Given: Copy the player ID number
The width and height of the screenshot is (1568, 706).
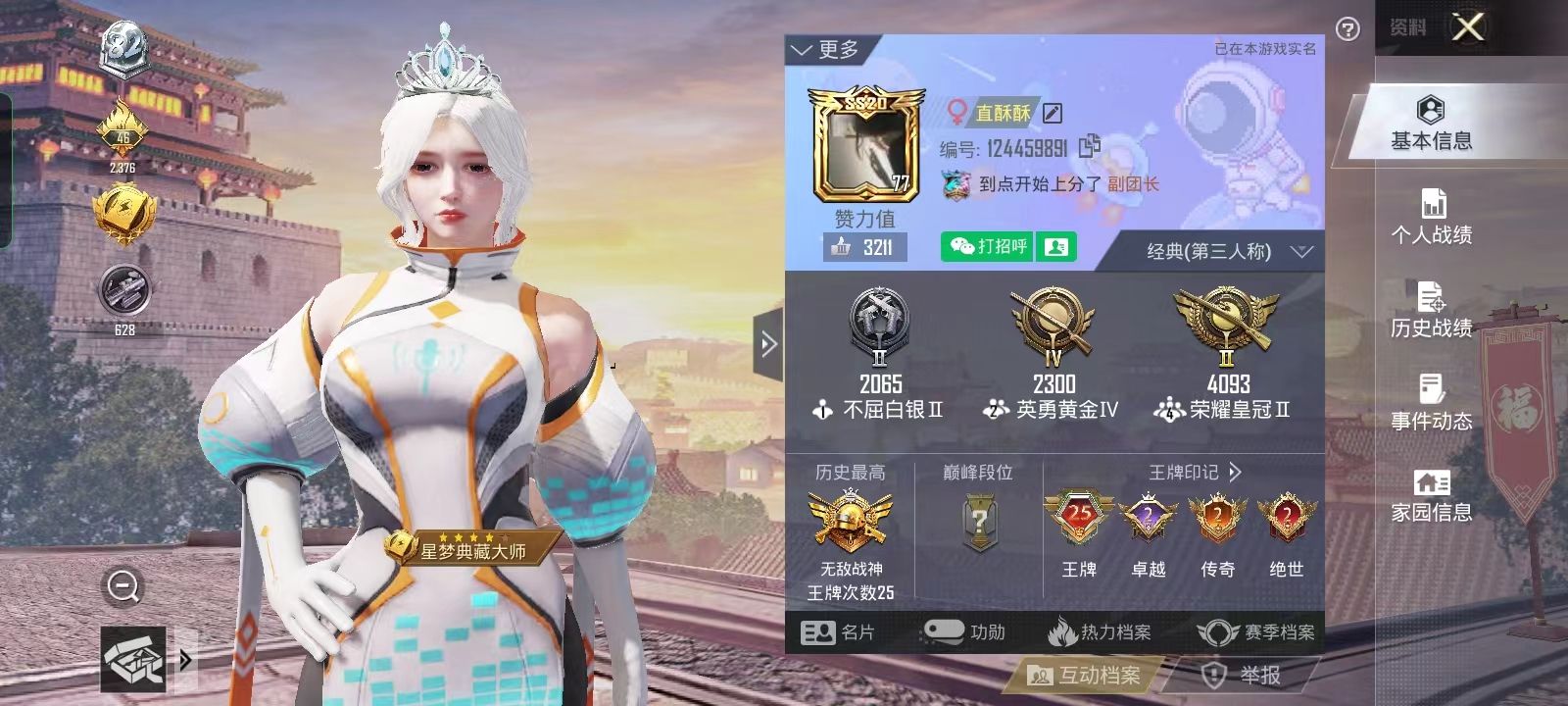Looking at the screenshot, I should pos(1089,148).
